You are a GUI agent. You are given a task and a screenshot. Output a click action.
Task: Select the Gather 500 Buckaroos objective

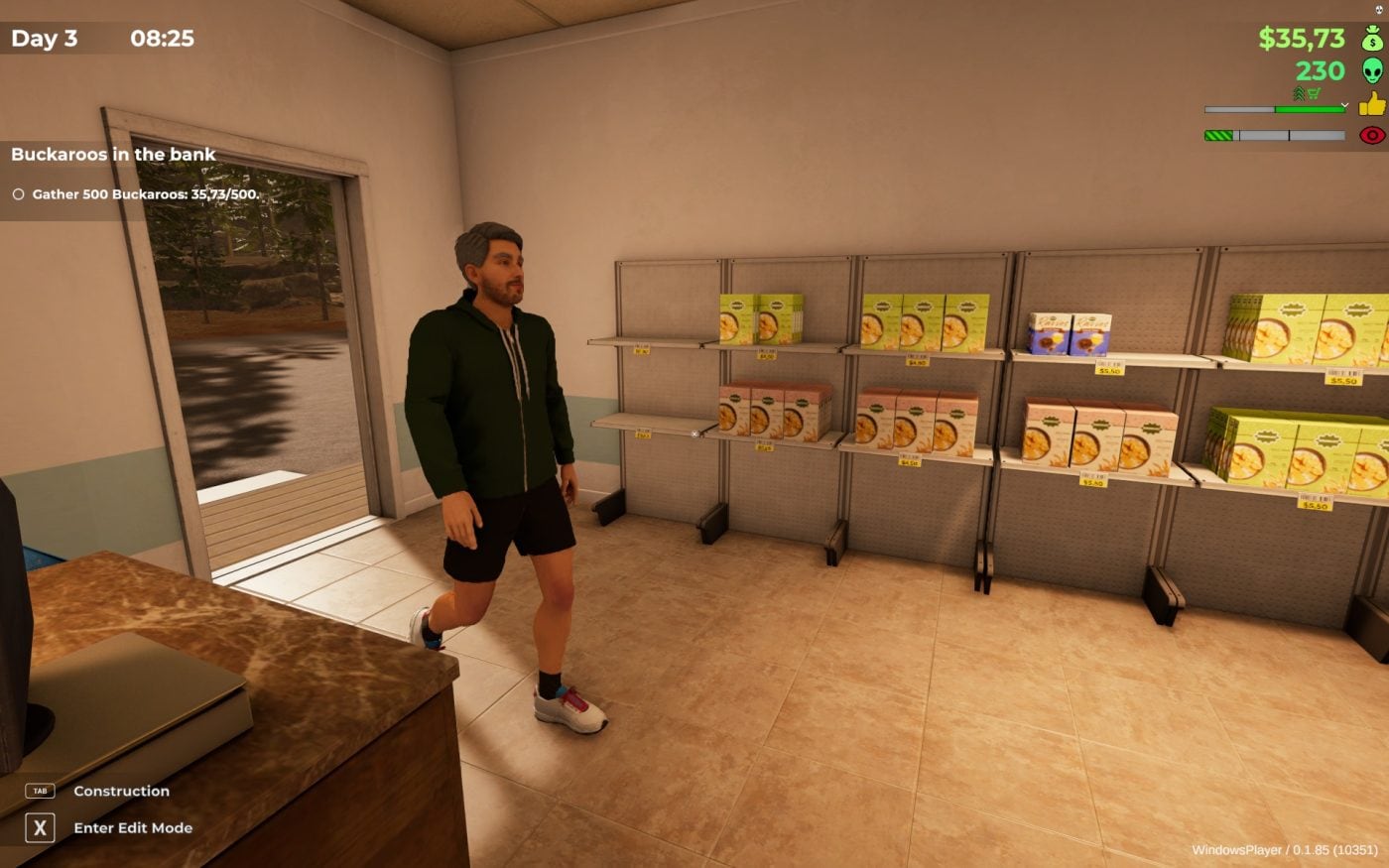[x=145, y=194]
